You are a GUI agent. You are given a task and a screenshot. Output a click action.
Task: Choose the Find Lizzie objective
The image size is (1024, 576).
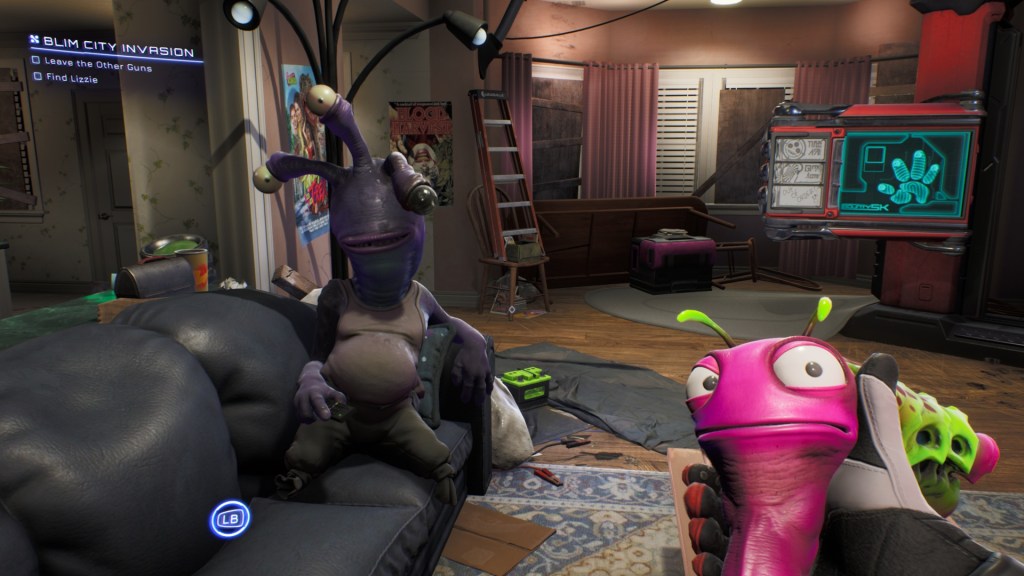(70, 78)
